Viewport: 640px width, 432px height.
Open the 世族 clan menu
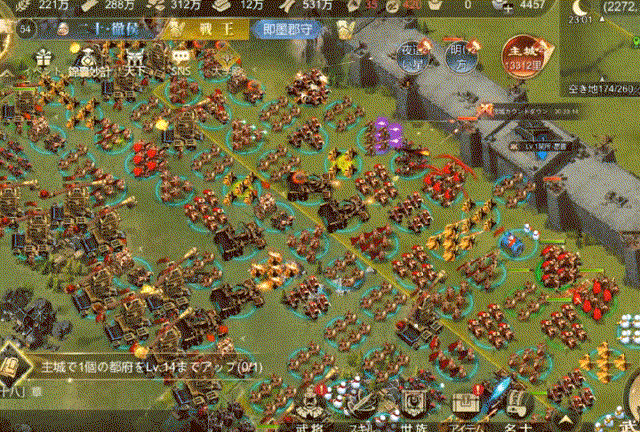pyautogui.click(x=412, y=408)
